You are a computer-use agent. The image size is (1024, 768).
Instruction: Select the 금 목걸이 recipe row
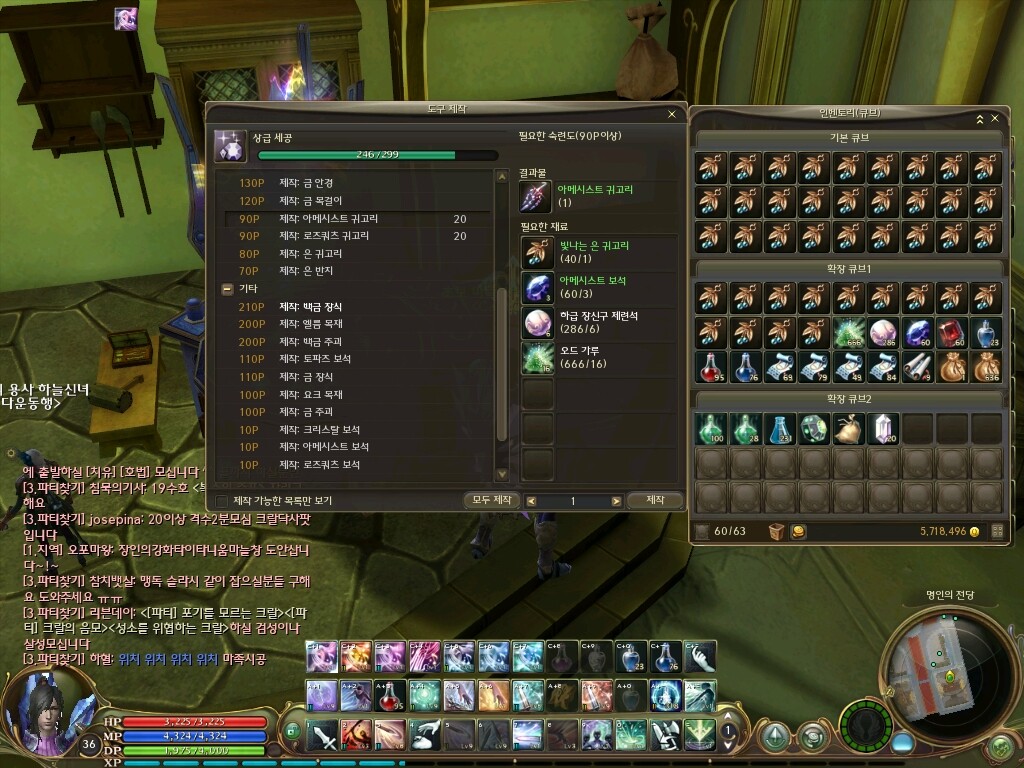point(317,201)
